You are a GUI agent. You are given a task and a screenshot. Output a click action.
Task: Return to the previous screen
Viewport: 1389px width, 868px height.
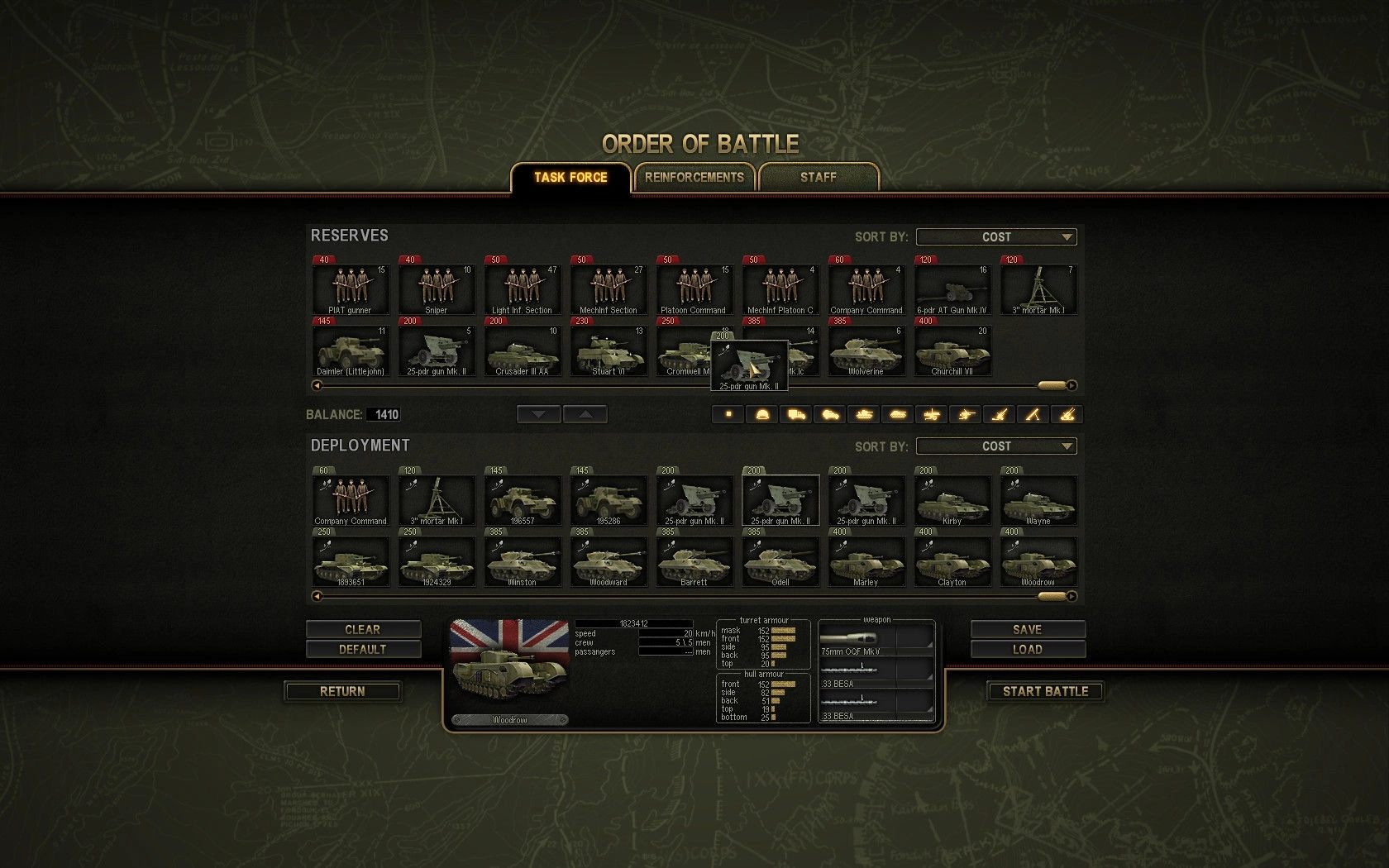coord(342,691)
